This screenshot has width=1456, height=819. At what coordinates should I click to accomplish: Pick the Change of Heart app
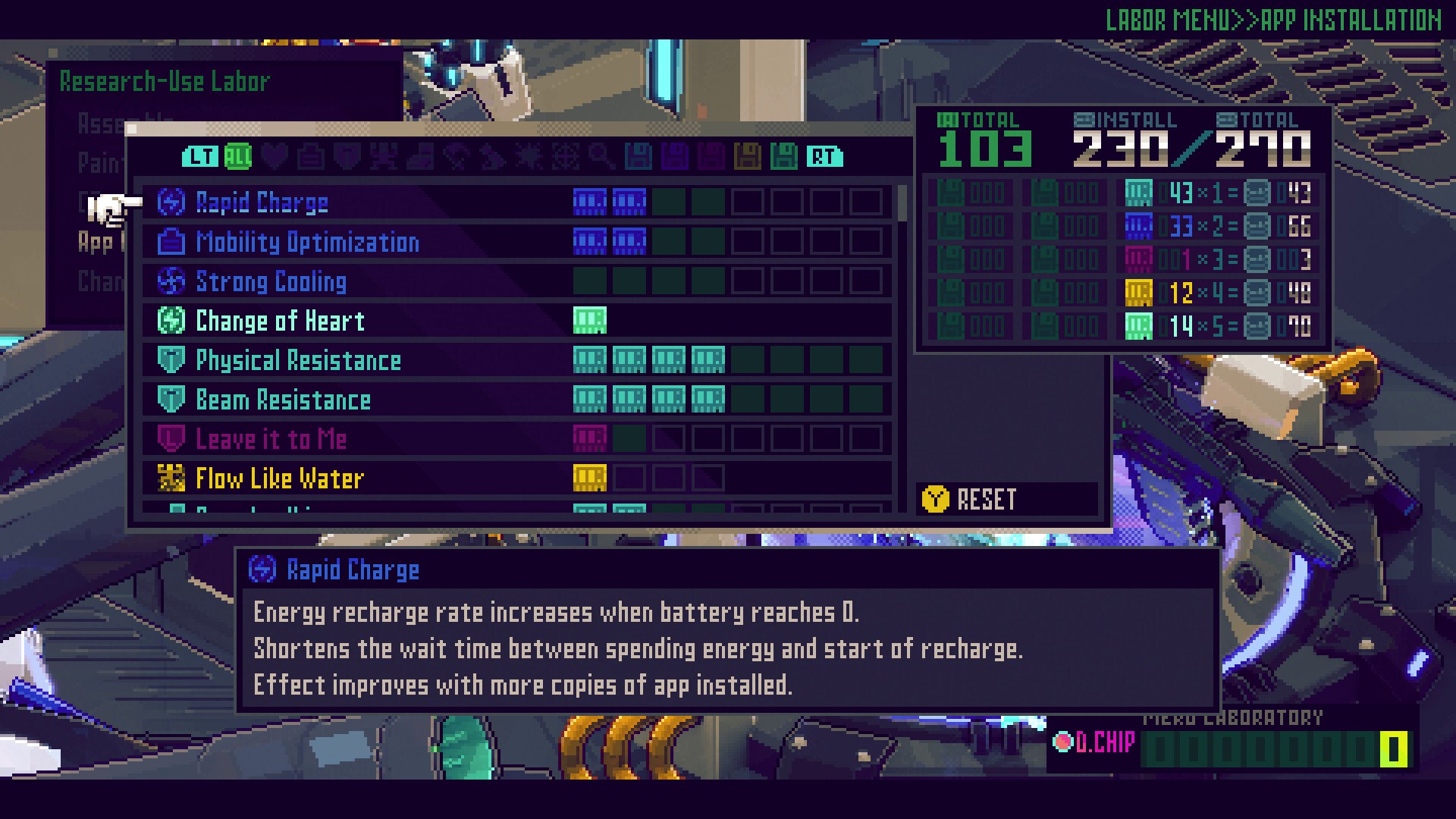280,321
